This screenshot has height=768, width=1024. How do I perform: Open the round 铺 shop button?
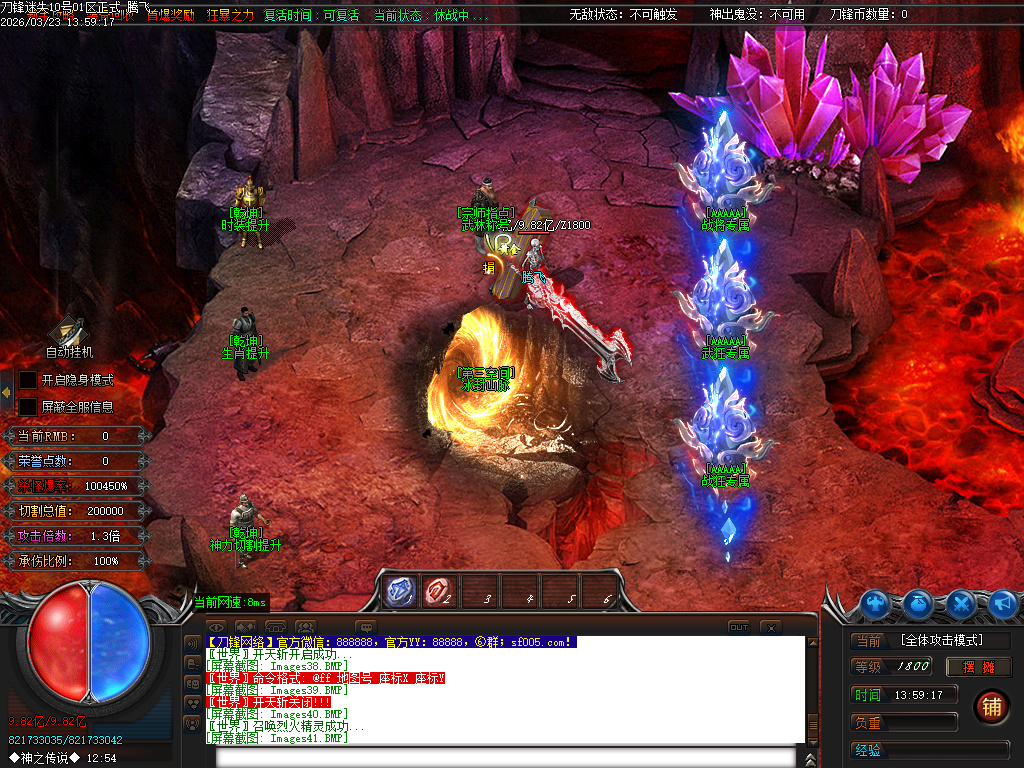(x=990, y=706)
